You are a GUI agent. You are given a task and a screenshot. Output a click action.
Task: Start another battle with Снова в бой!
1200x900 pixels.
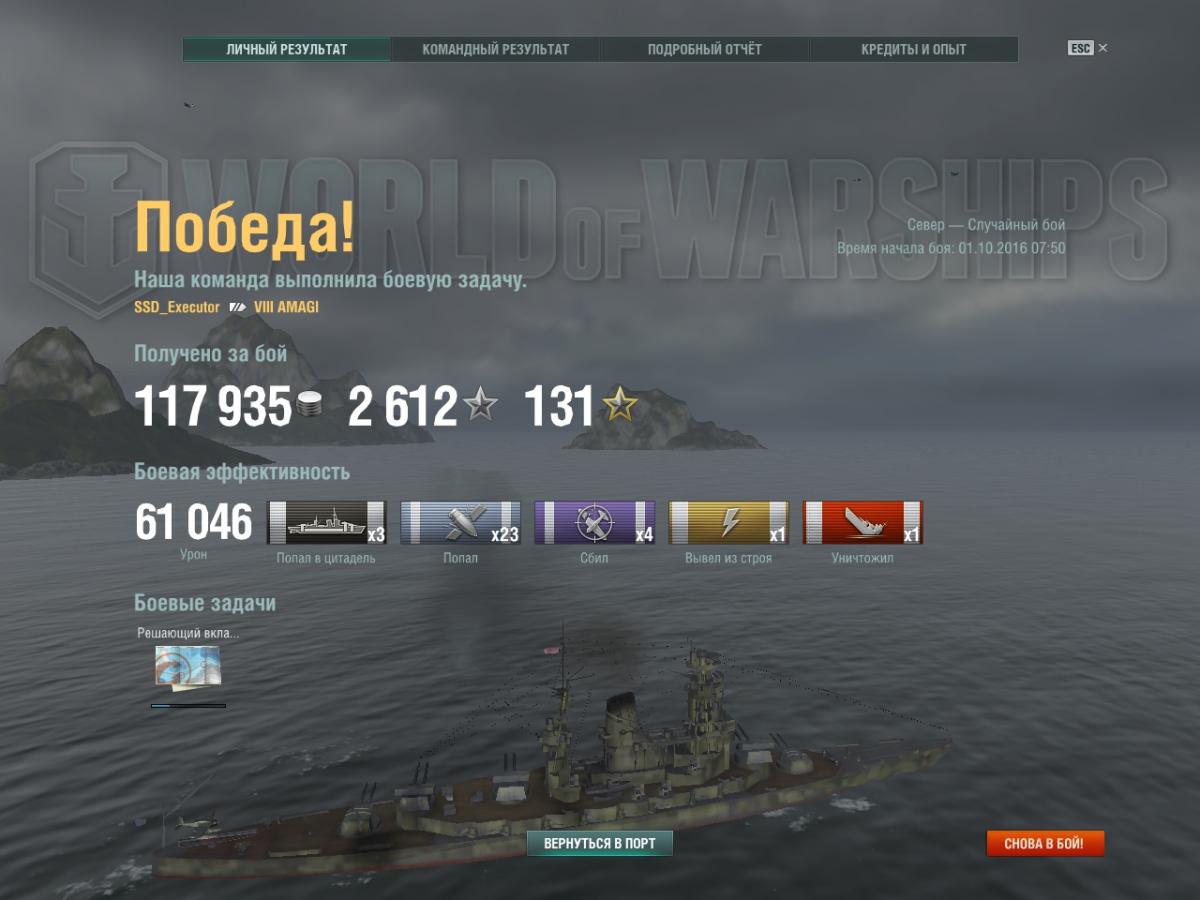(x=1045, y=843)
